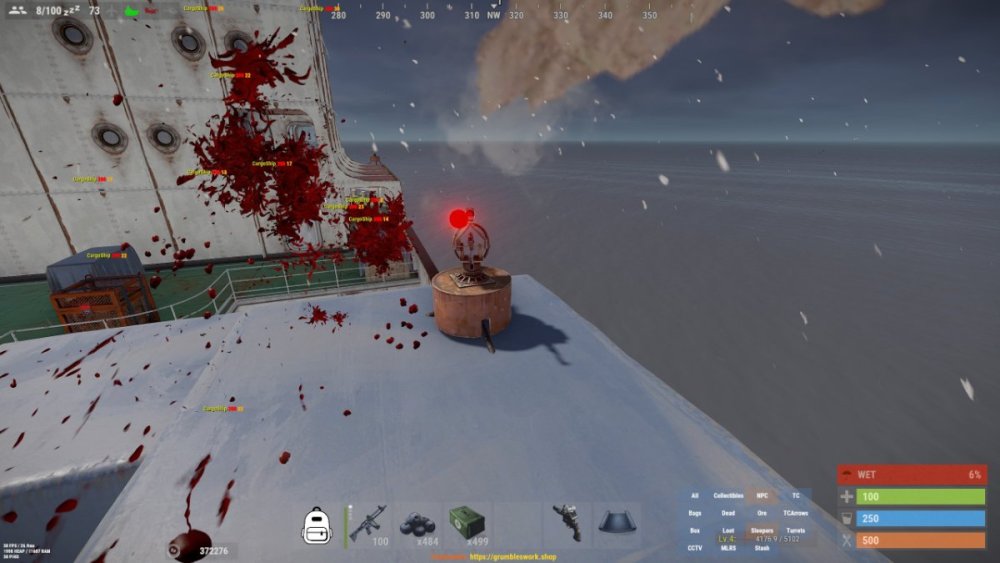Toggle the Dead filter

pyautogui.click(x=728, y=513)
